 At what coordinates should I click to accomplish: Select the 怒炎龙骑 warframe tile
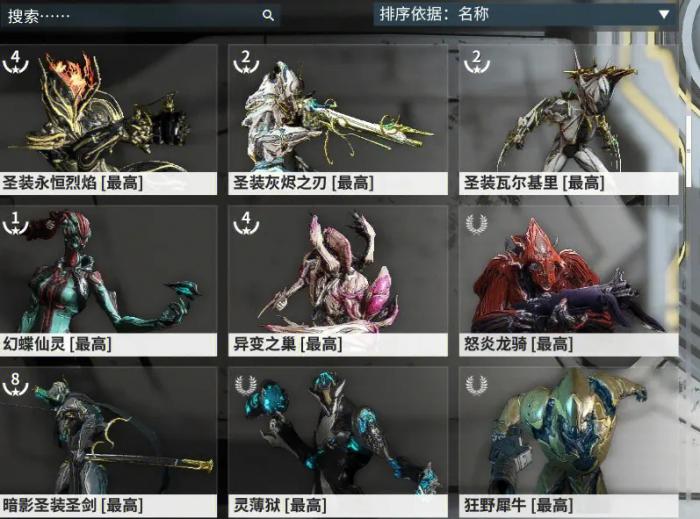coord(567,280)
